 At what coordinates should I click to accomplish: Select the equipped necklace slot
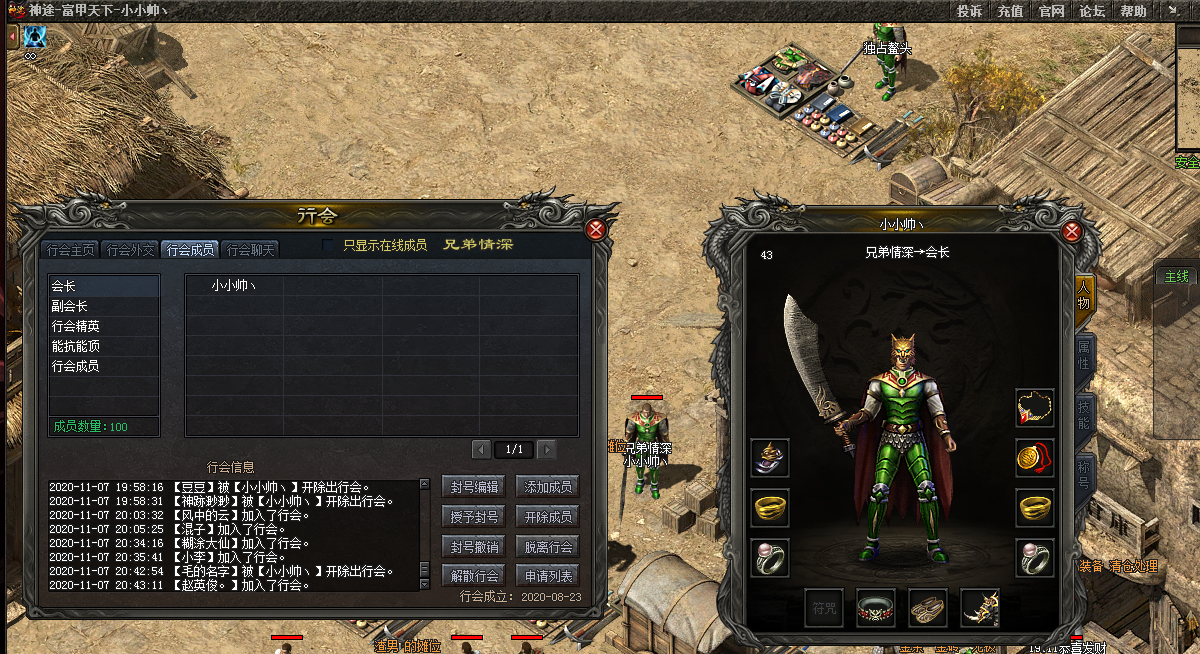(x=1035, y=407)
